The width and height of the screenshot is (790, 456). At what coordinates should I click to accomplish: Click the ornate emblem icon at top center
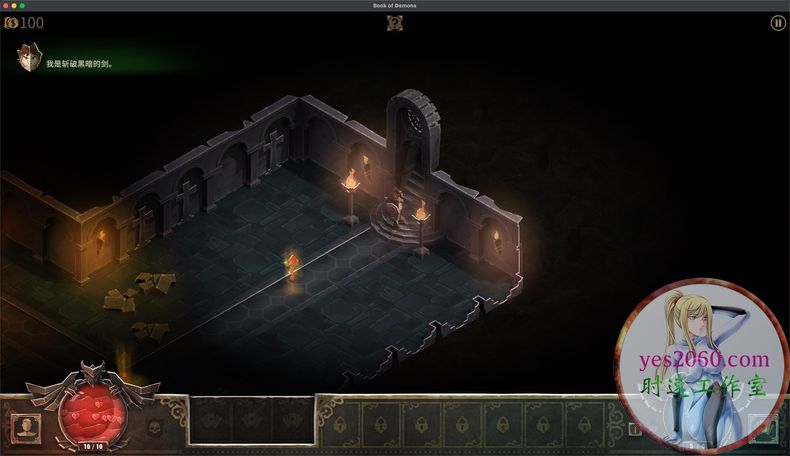pyautogui.click(x=395, y=23)
